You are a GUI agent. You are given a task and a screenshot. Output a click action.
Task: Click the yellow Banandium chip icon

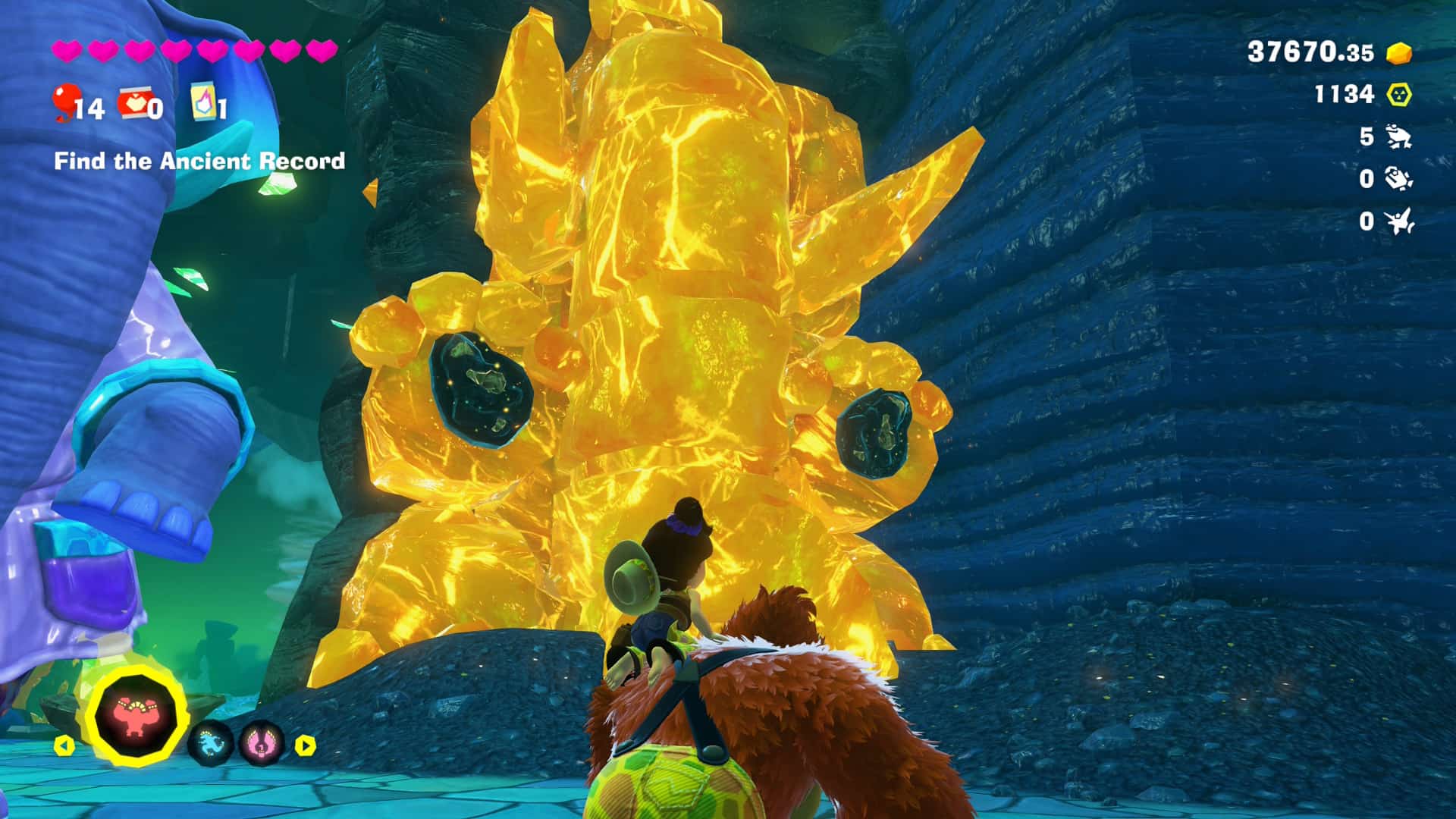(1399, 95)
